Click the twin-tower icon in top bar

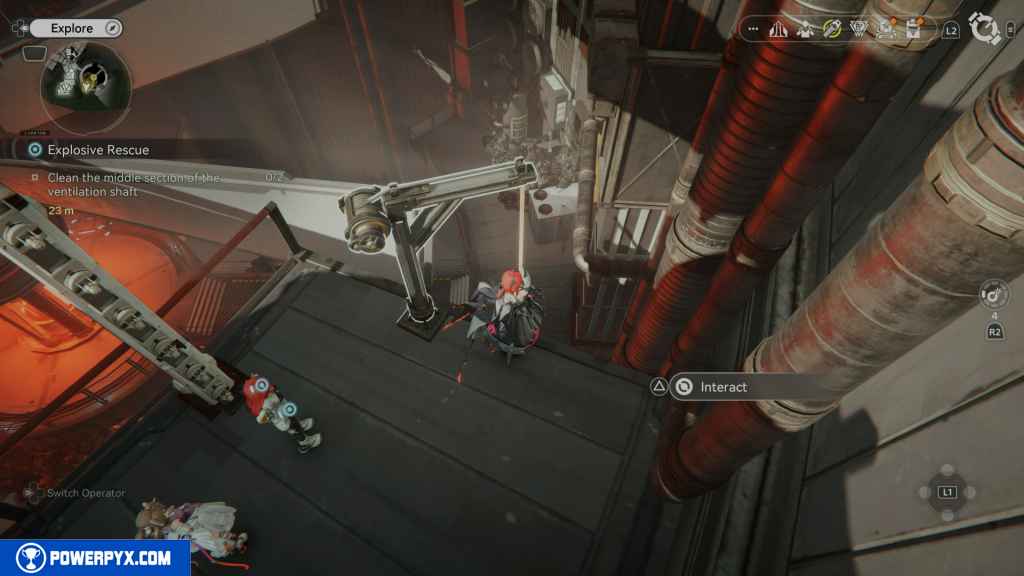778,30
